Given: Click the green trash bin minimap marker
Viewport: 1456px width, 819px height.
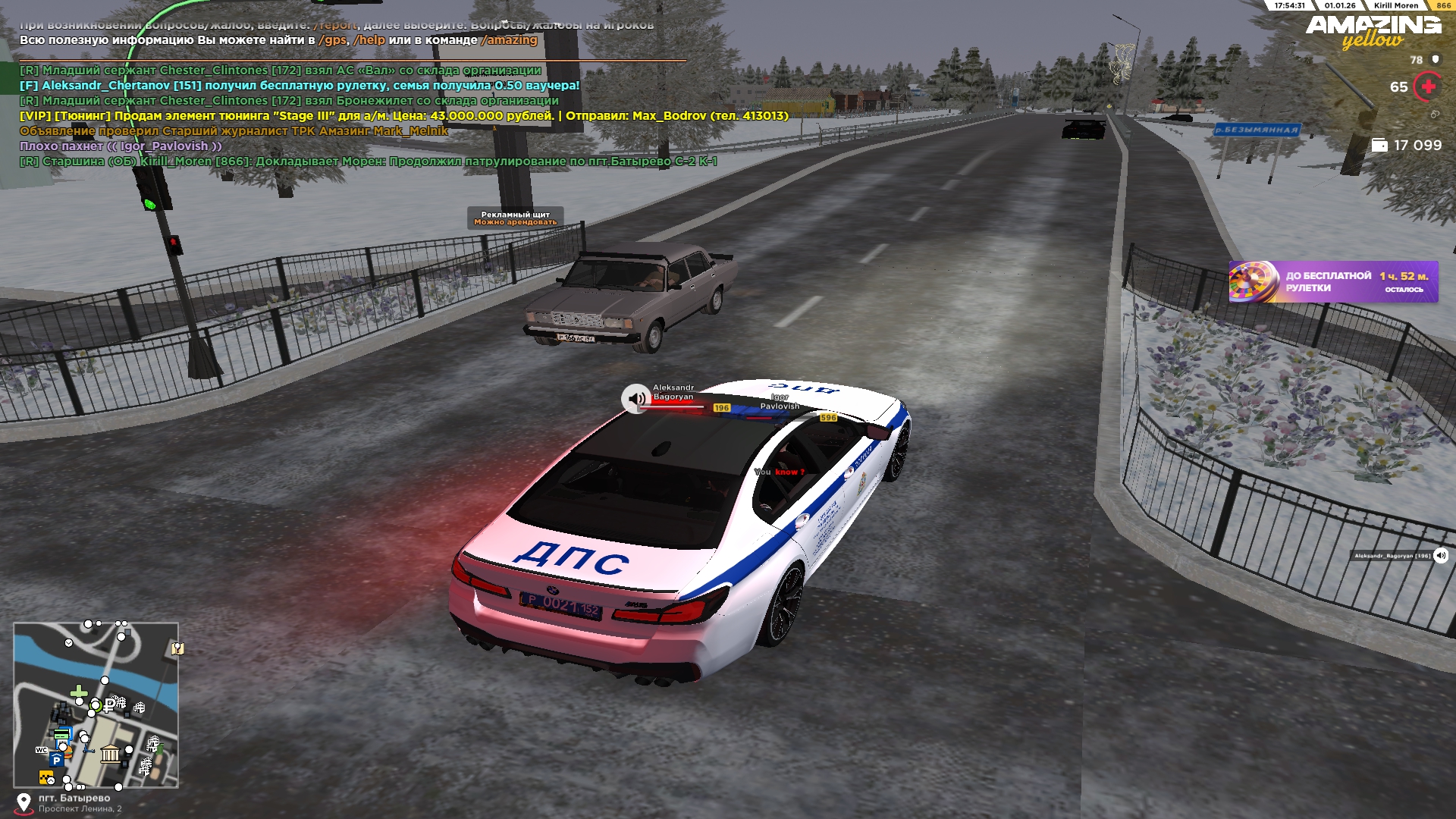Looking at the screenshot, I should pos(160,748).
